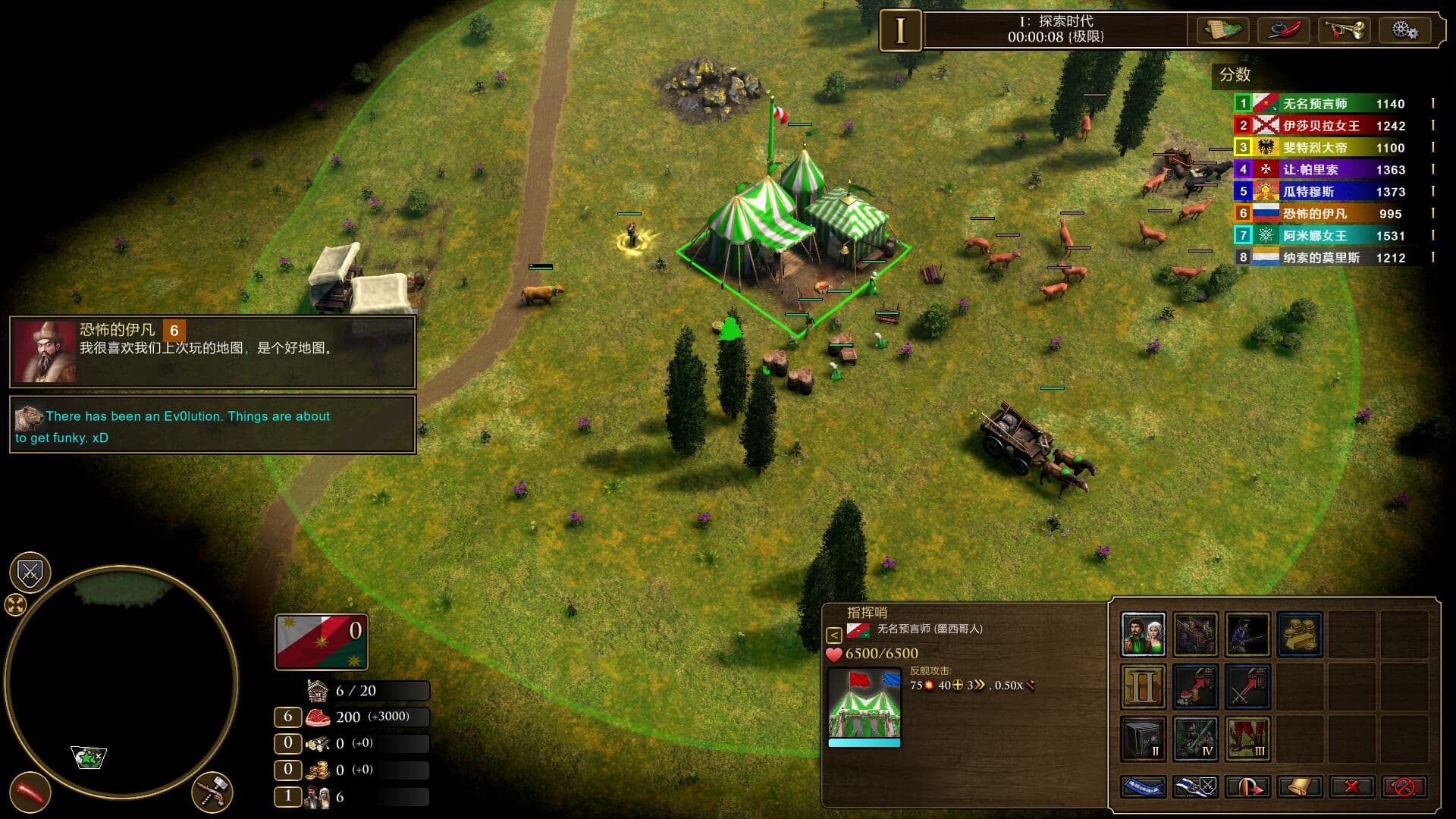
Task: Toggle the crossed swords shield minimap button
Action: coord(30,573)
